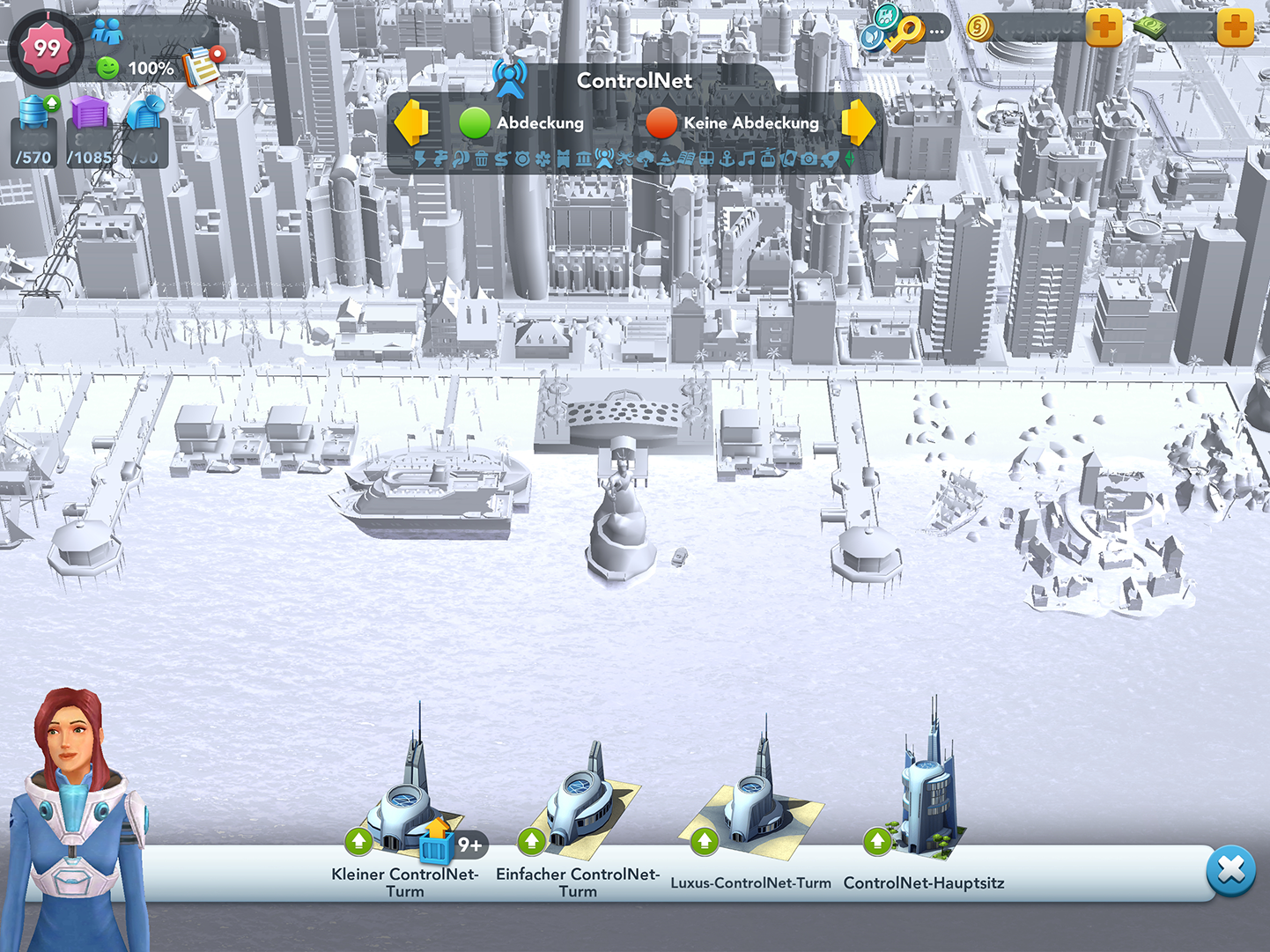Go to previous service with left arrow
The width and height of the screenshot is (1270, 952).
click(410, 122)
